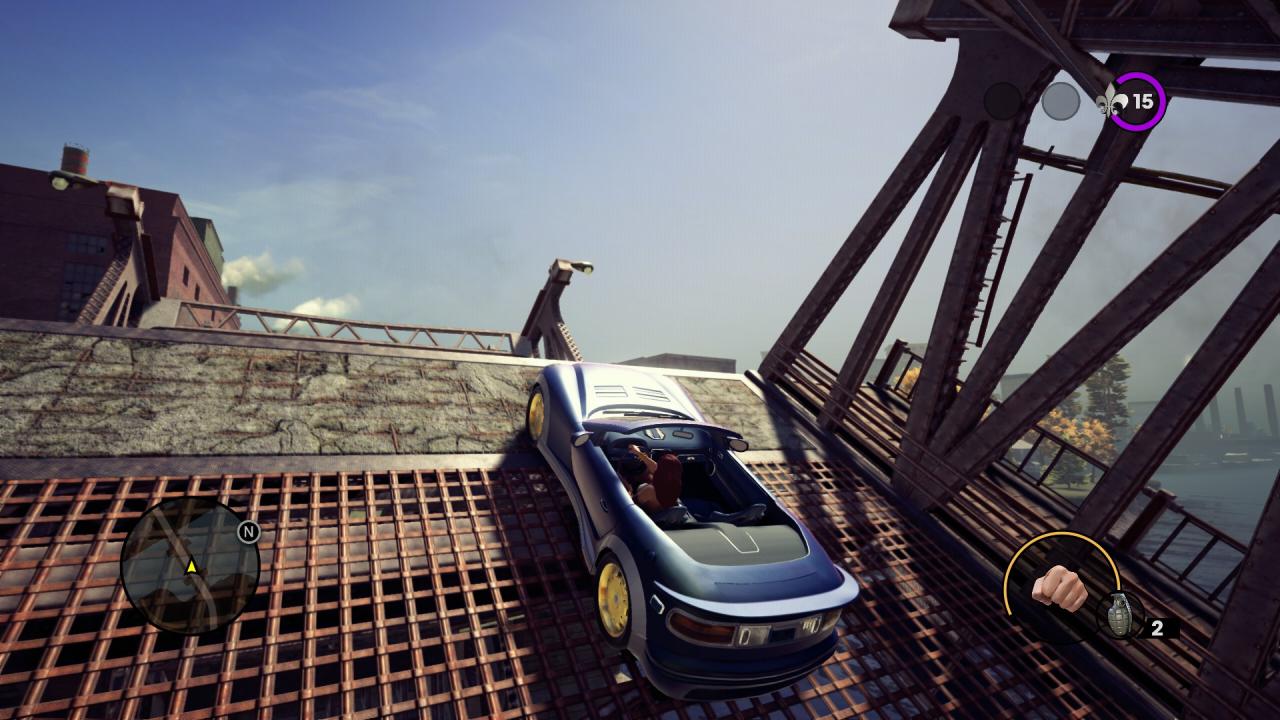
Task: Select the fist weapon icon
Action: pyautogui.click(x=1059, y=588)
